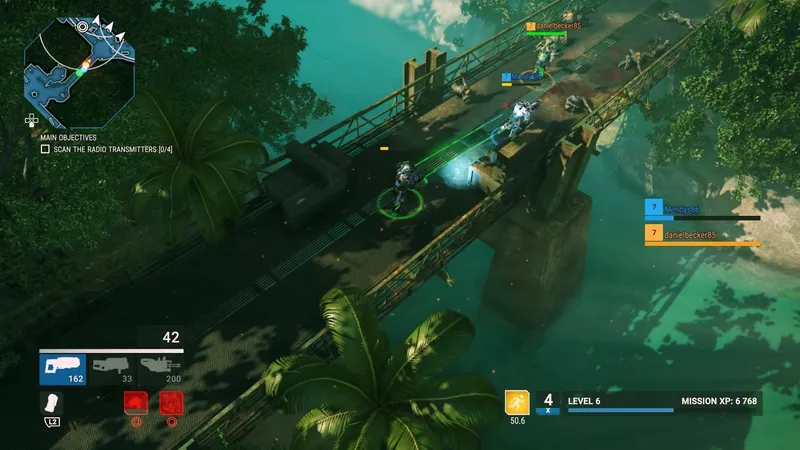The height and width of the screenshot is (450, 800).
Task: Click the octagonal minimap
Action: tap(79, 72)
